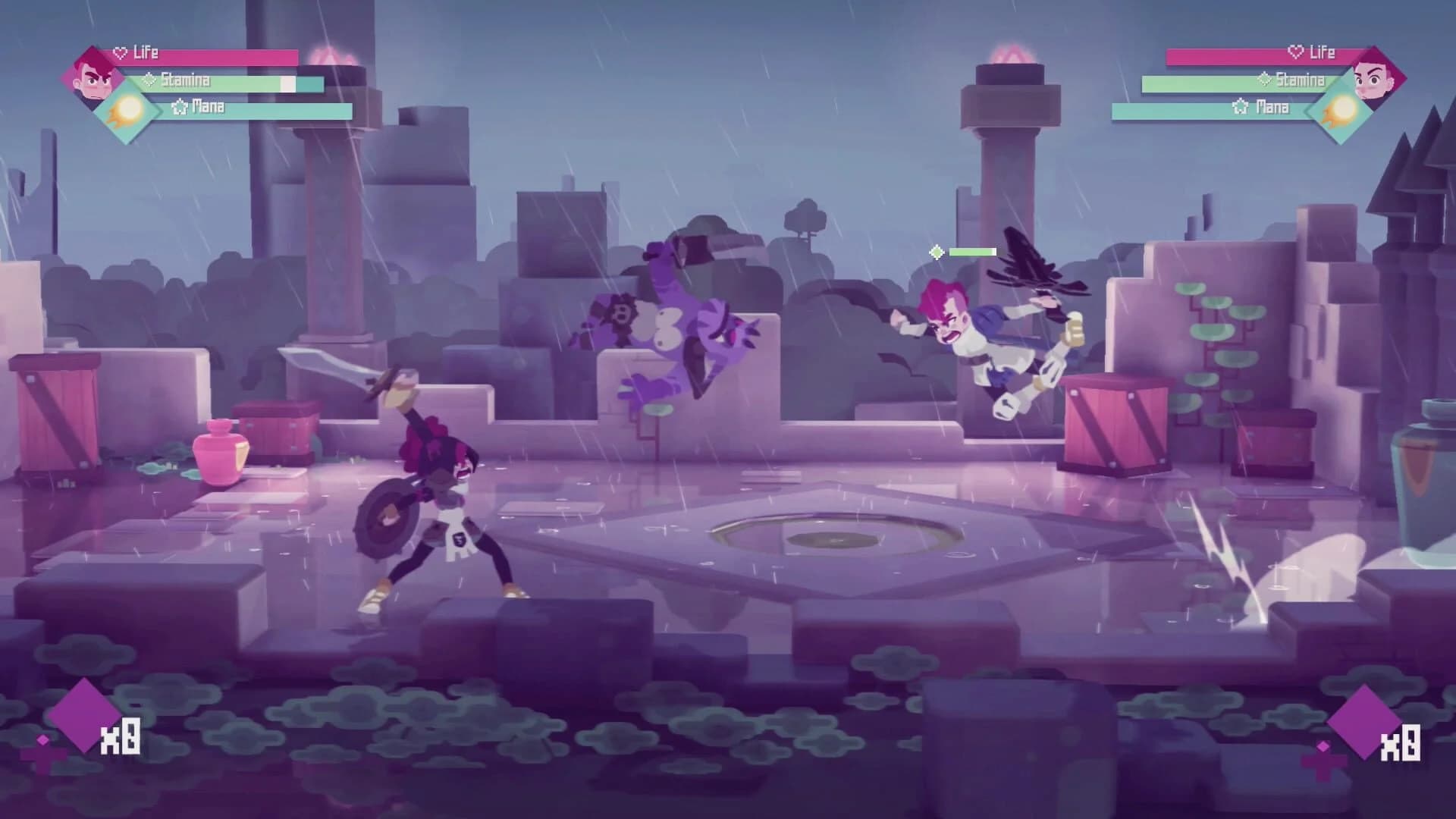This screenshot has height=819, width=1456.
Task: Click the left player's pink Life bar
Action: pos(227,54)
